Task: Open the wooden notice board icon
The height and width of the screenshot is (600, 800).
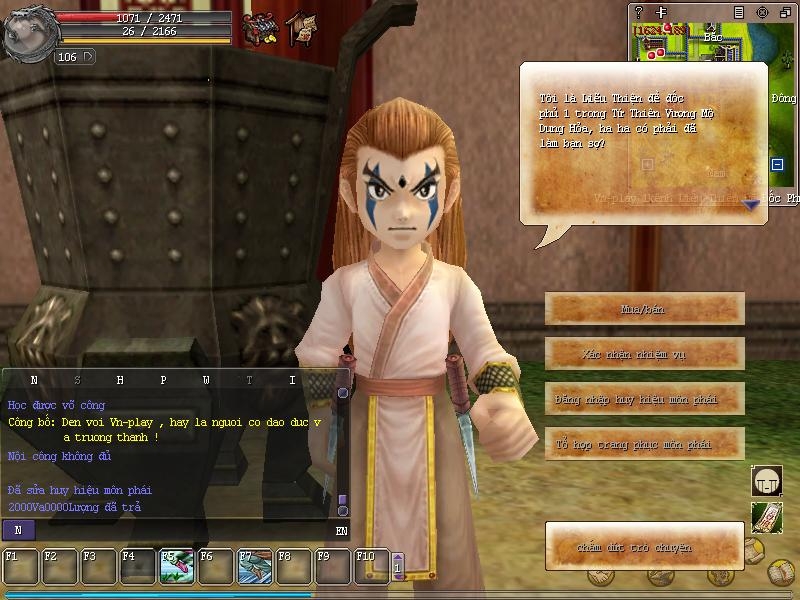Action: pyautogui.click(x=300, y=28)
